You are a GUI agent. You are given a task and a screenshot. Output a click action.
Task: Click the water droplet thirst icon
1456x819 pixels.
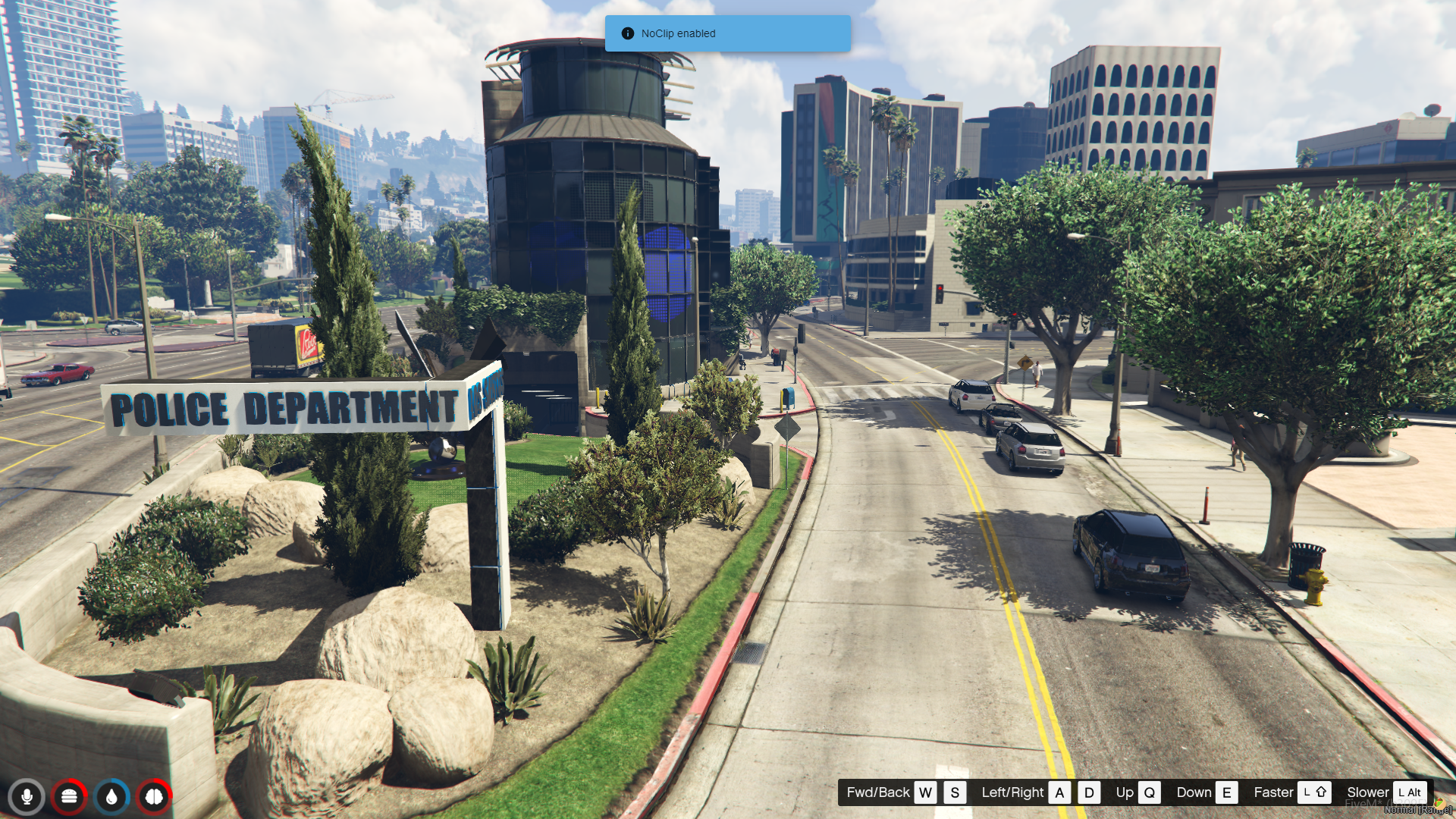(x=111, y=797)
